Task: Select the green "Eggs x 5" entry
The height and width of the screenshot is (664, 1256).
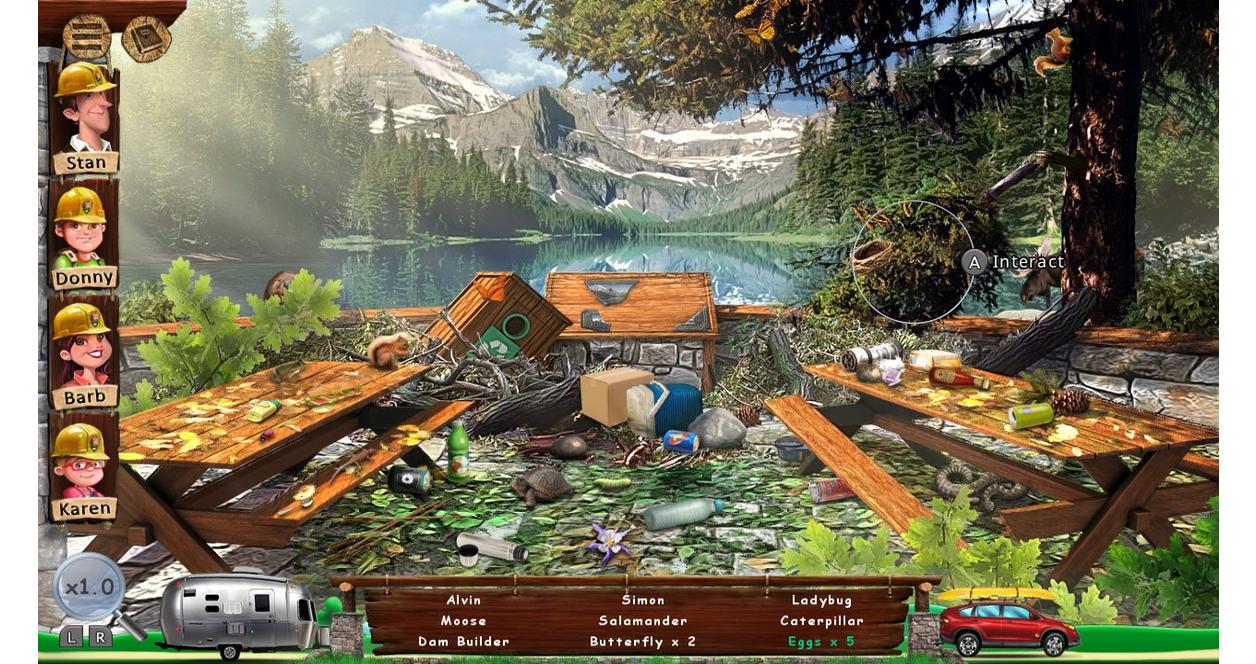Action: coord(821,642)
